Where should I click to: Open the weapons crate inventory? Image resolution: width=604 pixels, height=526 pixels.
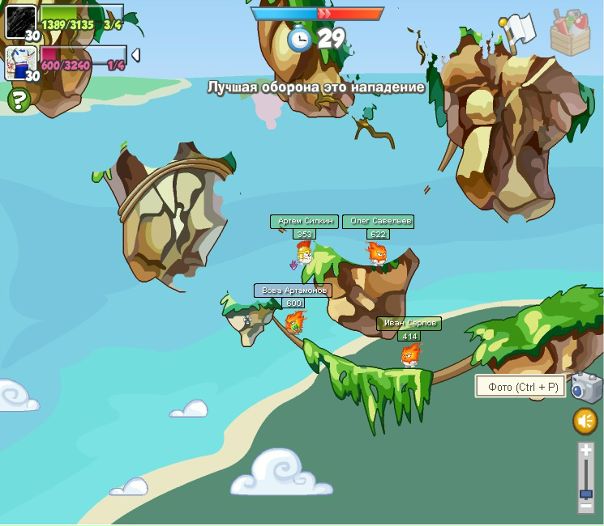click(x=570, y=31)
